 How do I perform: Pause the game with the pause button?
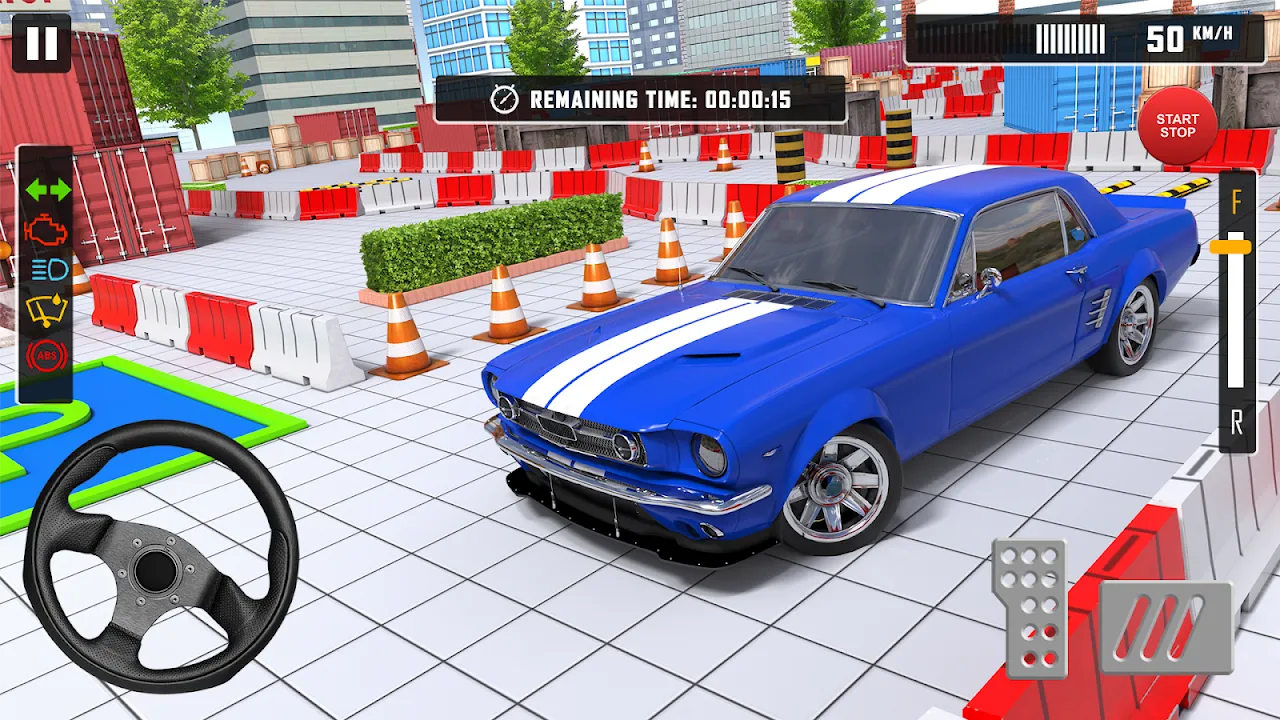tap(41, 44)
